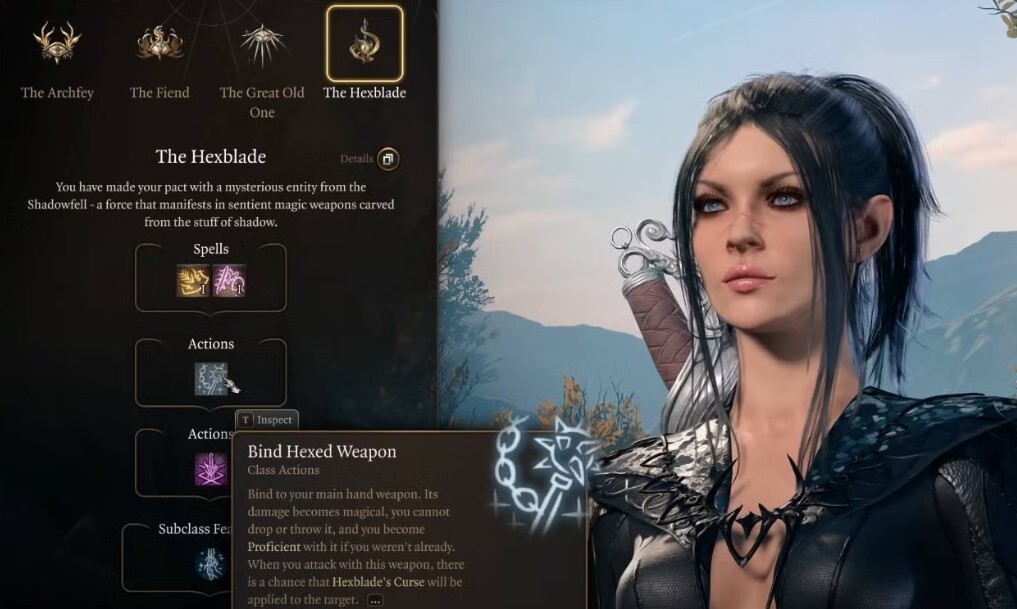Expand the tooltip's ellipsis button
This screenshot has width=1017, height=609.
pos(375,600)
